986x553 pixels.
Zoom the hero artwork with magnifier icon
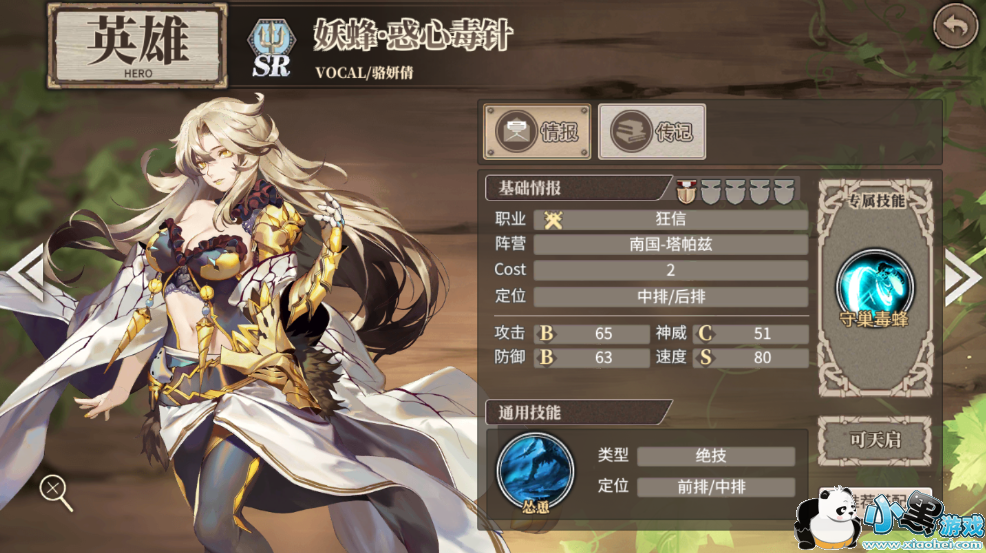tap(55, 489)
